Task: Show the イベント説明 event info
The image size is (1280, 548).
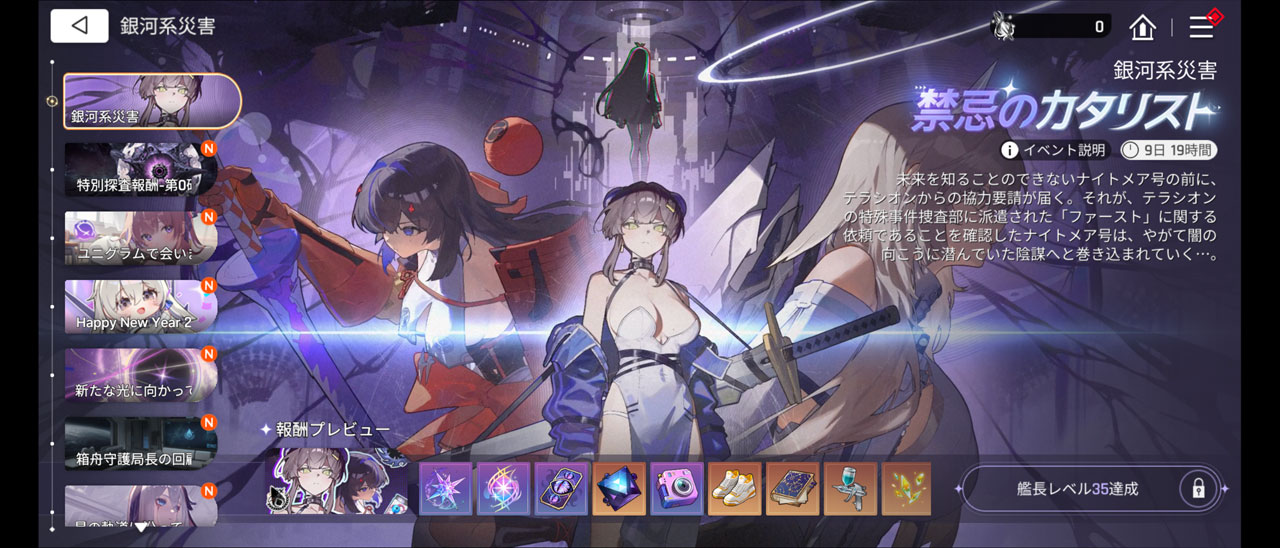Action: 1054,150
